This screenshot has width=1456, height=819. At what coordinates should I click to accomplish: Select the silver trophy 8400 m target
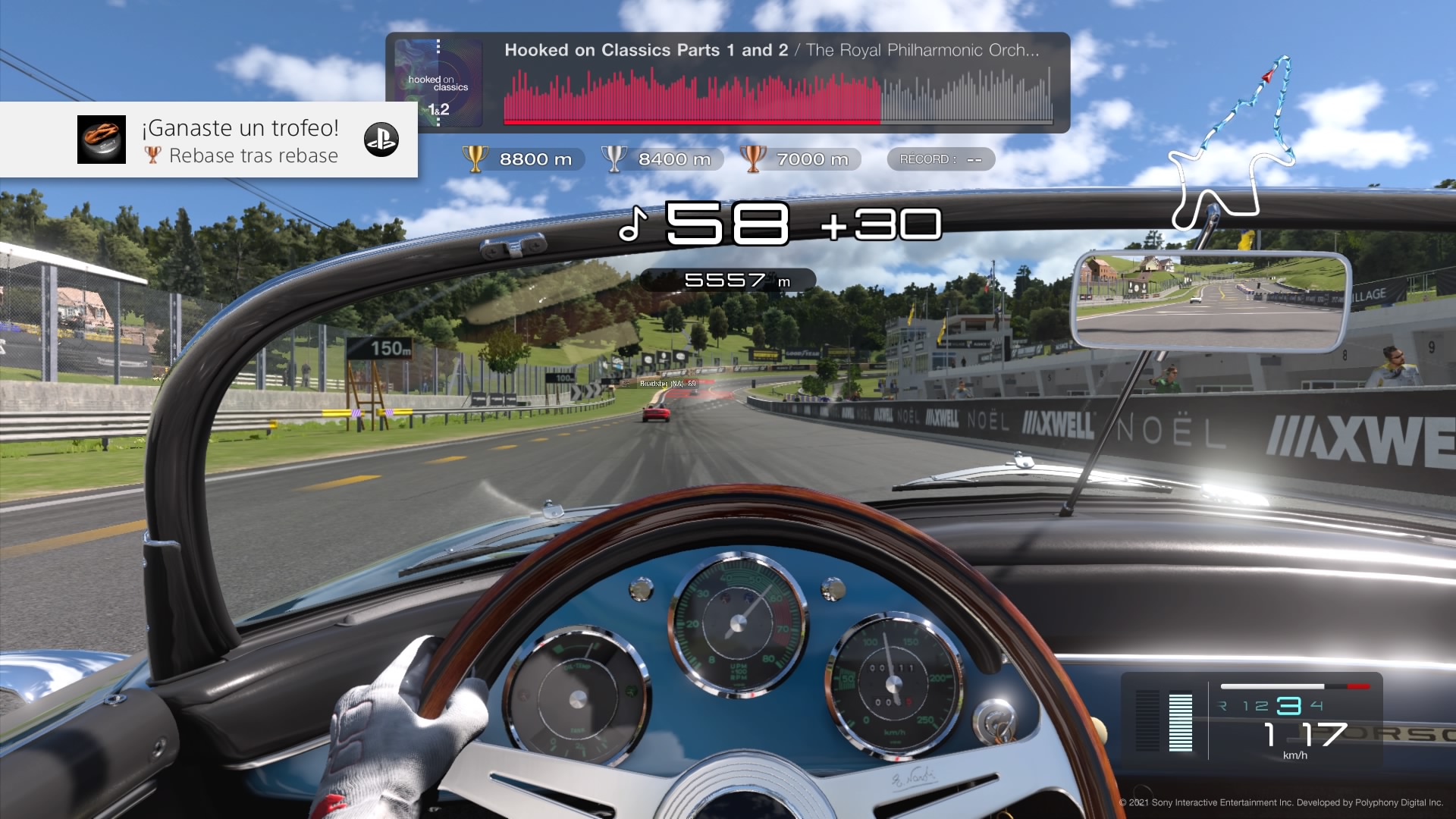[662, 159]
